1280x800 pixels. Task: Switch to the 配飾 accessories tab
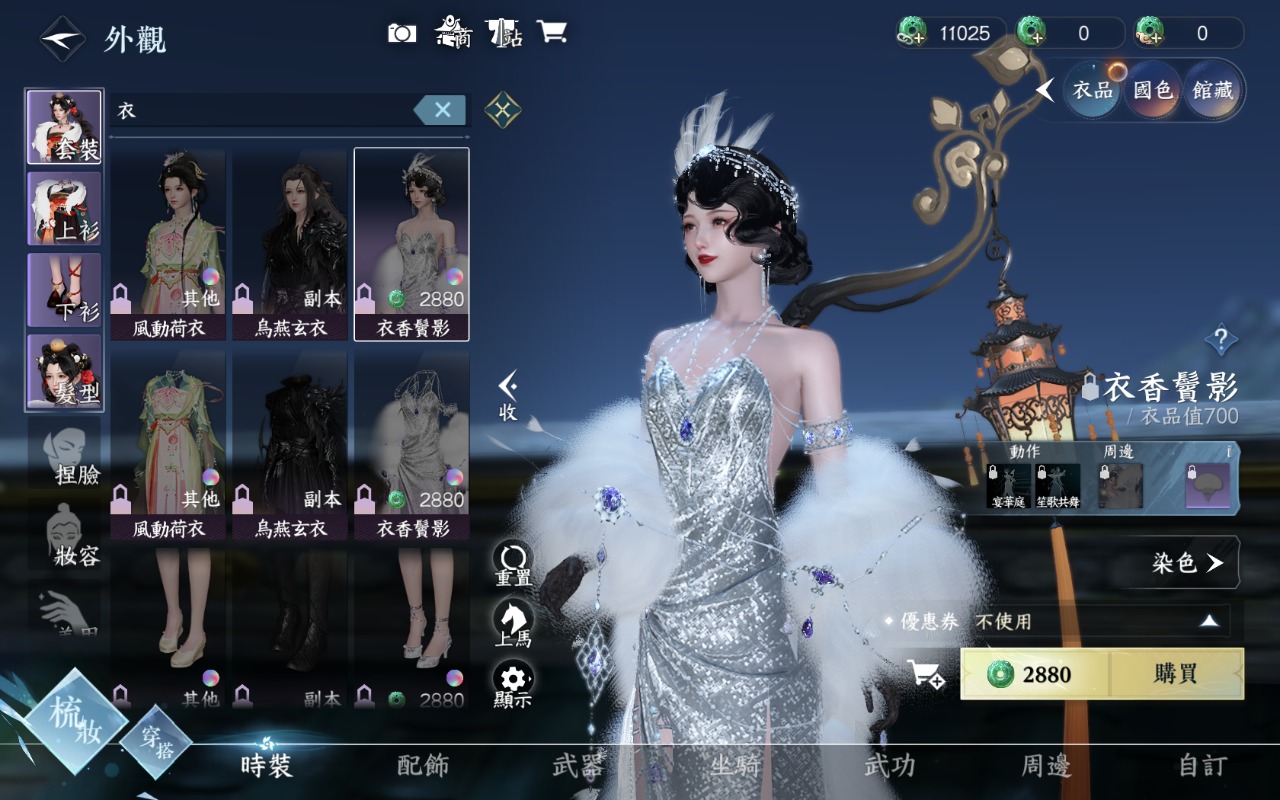(x=423, y=766)
